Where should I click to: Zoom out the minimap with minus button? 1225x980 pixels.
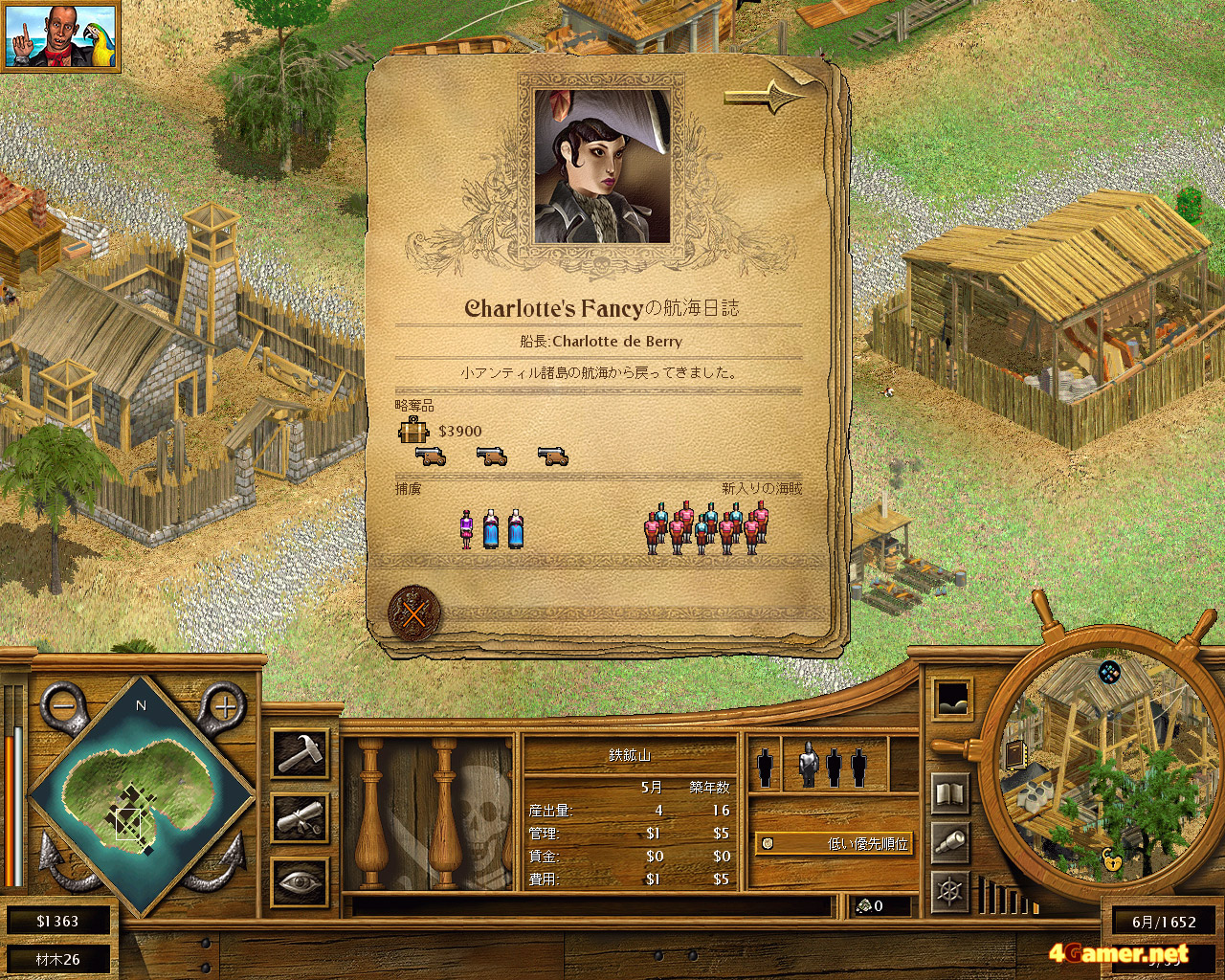click(x=62, y=707)
